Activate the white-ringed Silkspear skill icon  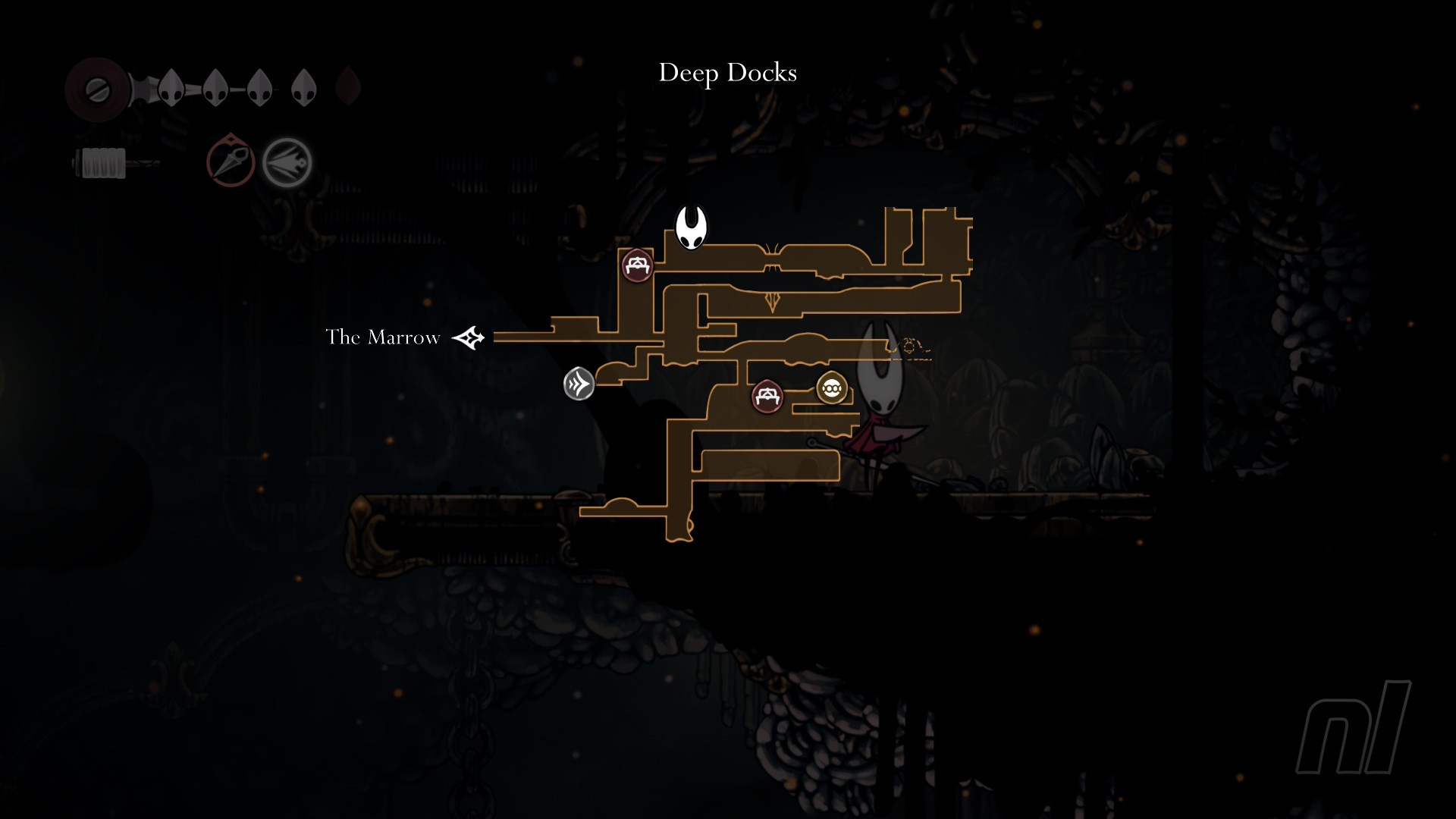pyautogui.click(x=287, y=162)
